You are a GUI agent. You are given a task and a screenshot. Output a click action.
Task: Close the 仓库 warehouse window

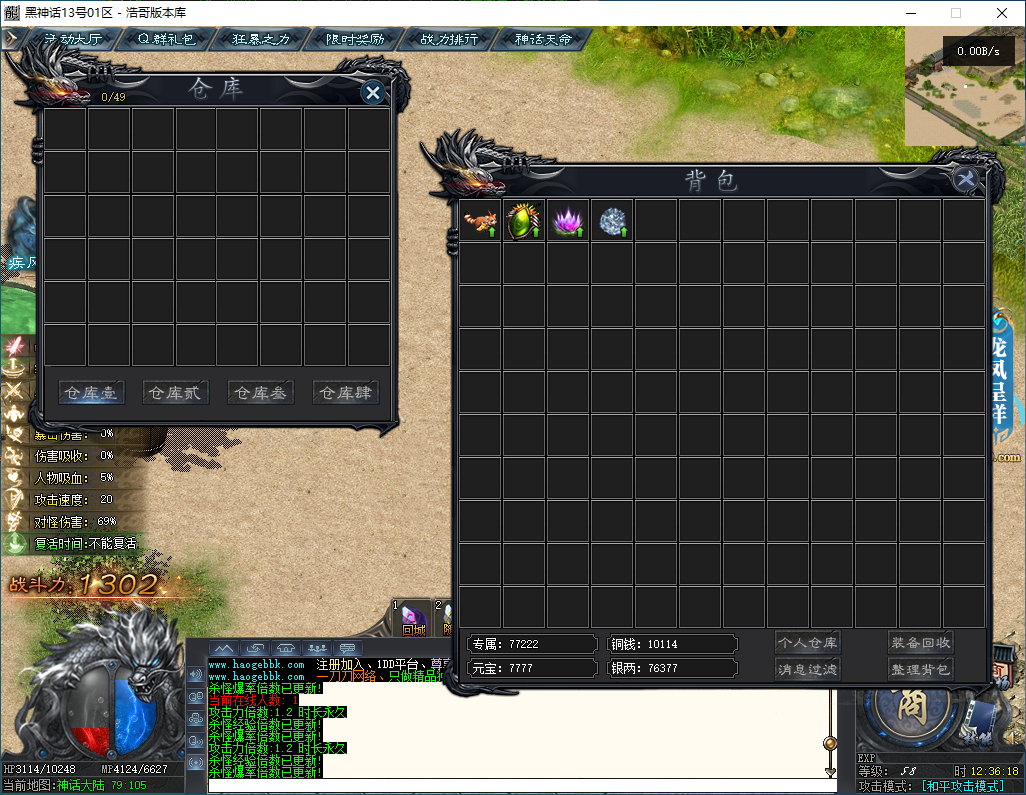373,93
